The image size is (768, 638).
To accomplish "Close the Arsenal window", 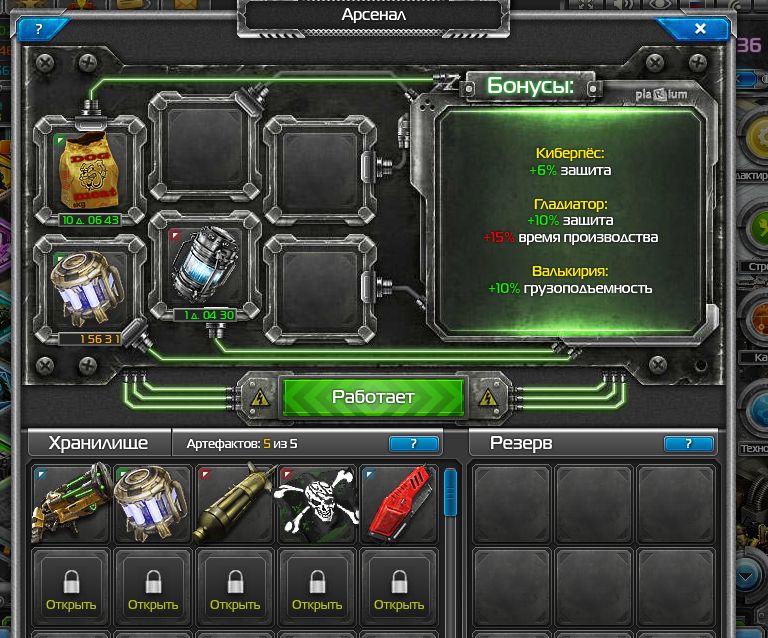I will [x=700, y=29].
